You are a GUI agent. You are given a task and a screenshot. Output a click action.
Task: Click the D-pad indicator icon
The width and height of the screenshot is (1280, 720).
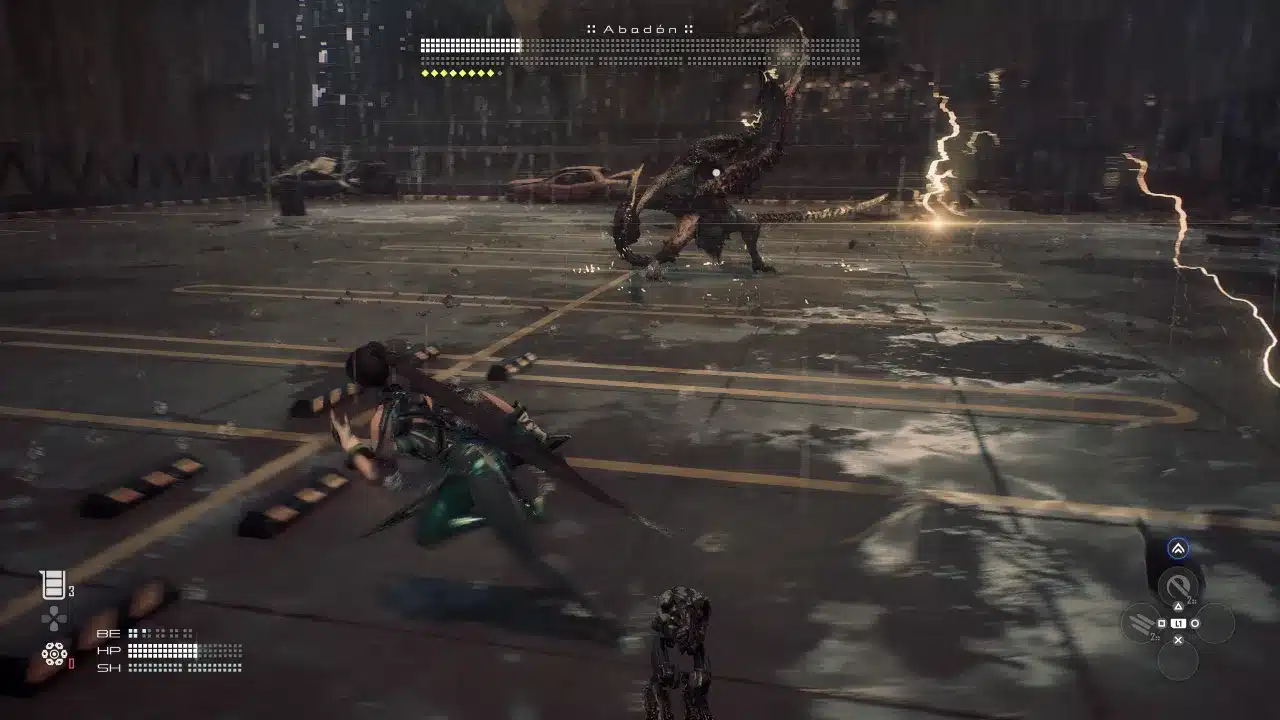[x=55, y=618]
